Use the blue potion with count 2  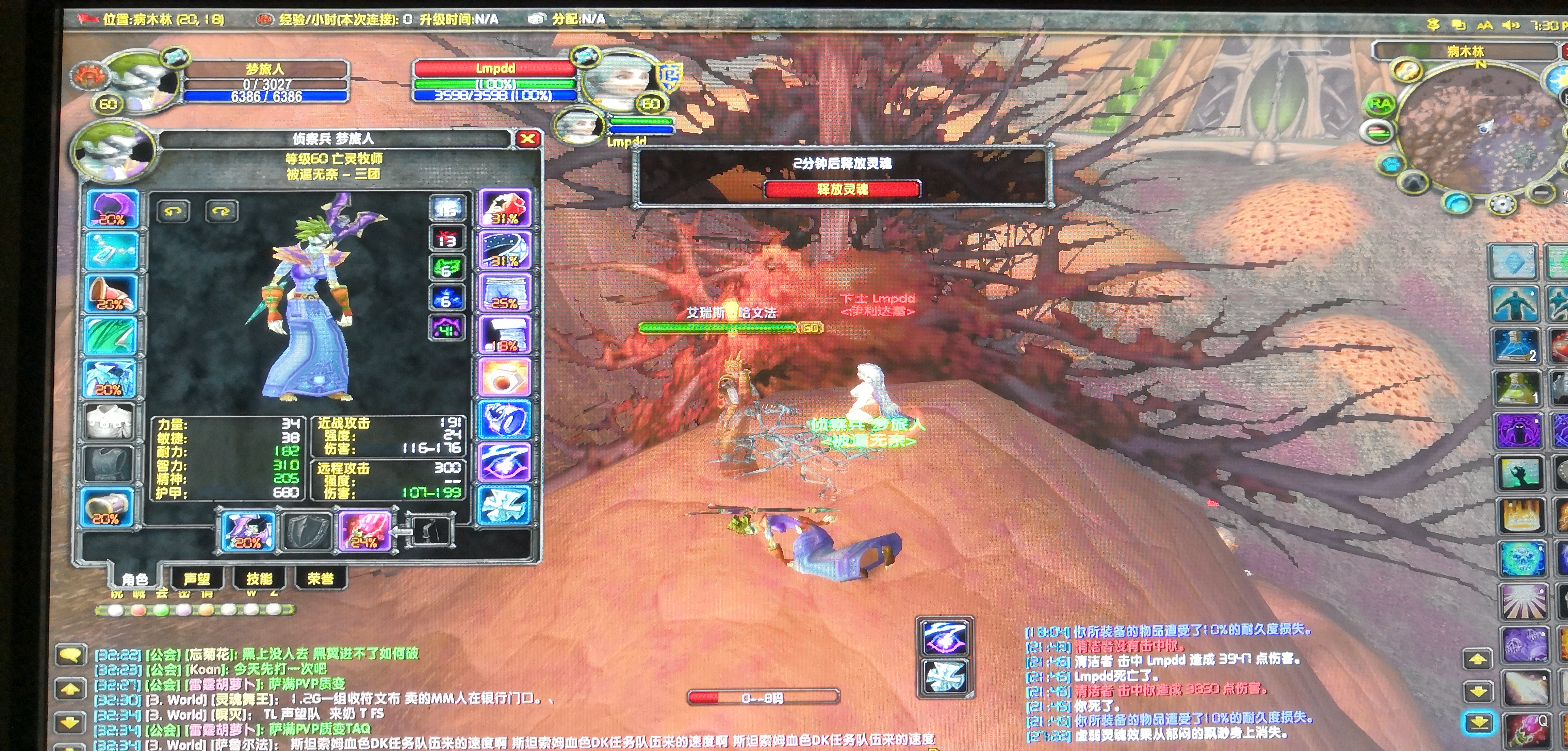pos(1516,346)
